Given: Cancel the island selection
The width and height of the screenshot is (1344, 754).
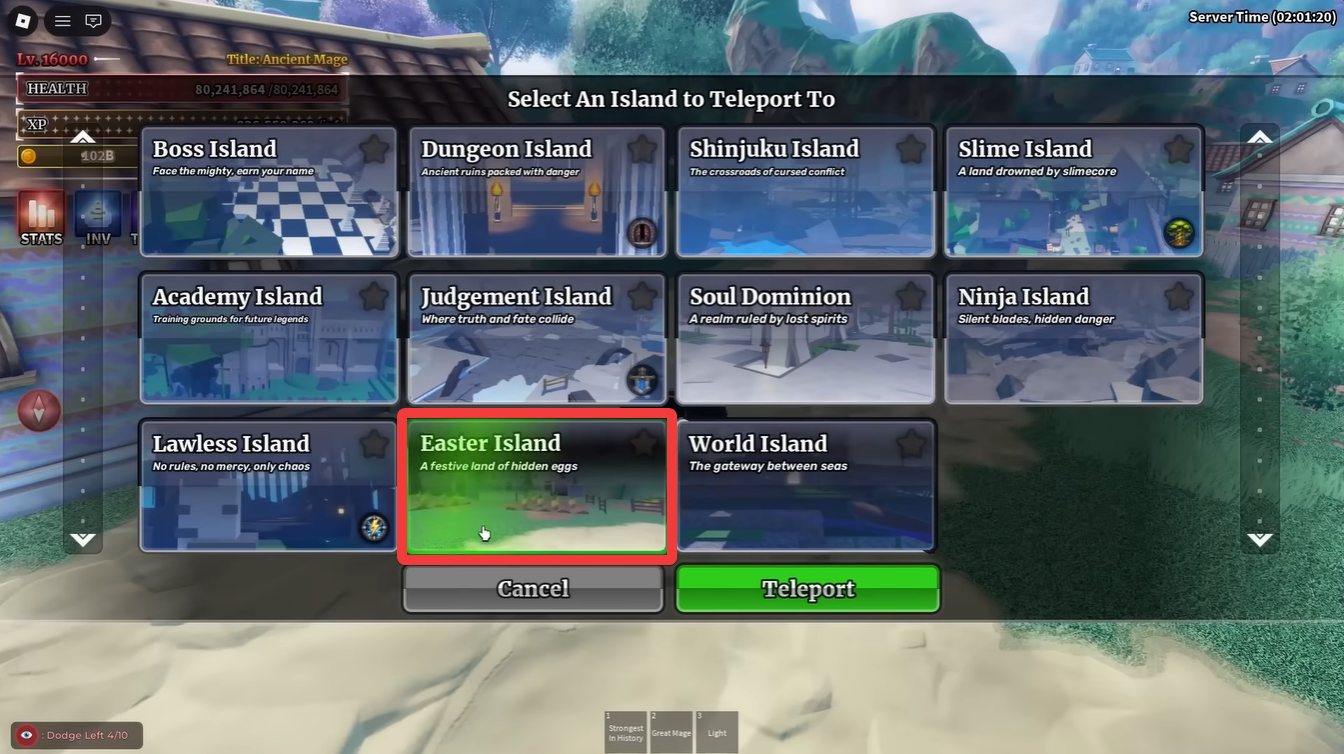Looking at the screenshot, I should (532, 588).
